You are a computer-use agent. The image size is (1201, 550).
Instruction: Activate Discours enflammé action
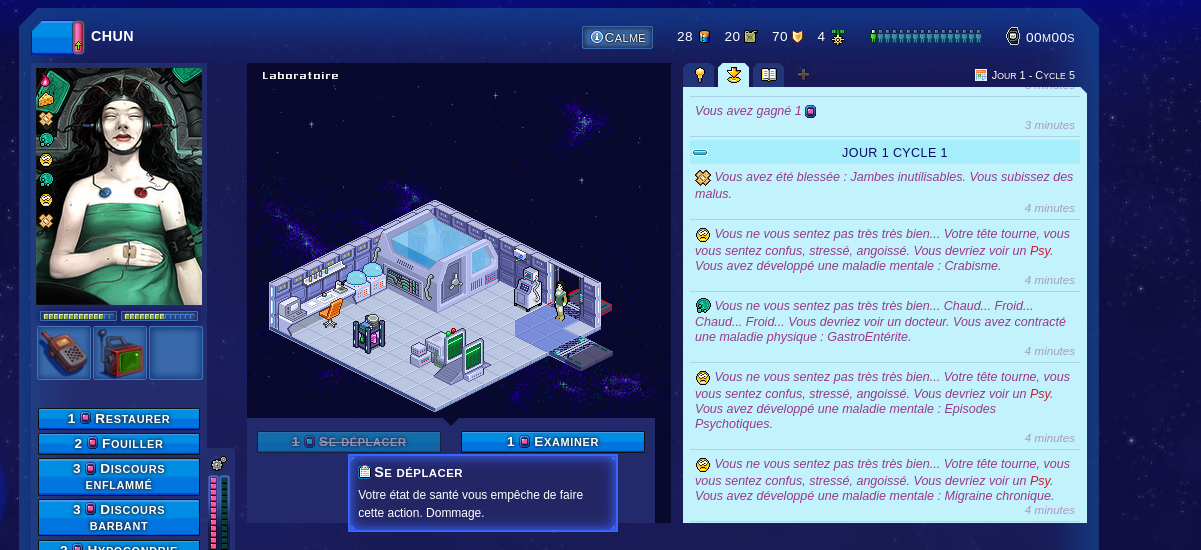click(x=119, y=477)
